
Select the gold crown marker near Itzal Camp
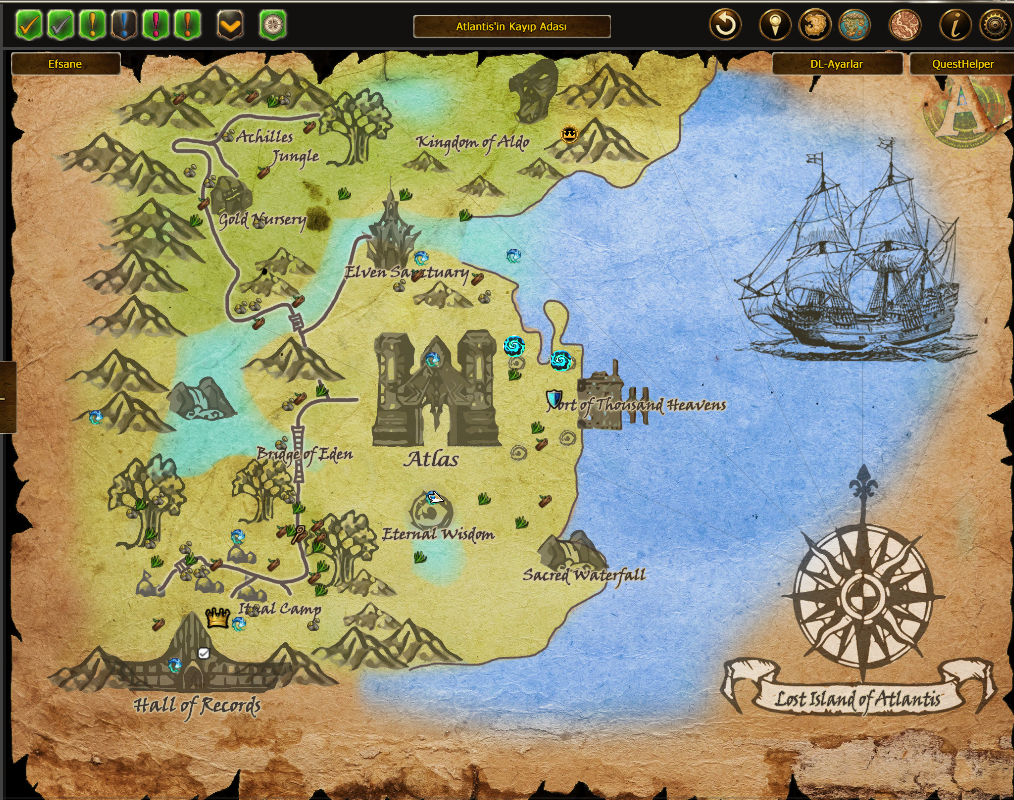pos(217,618)
